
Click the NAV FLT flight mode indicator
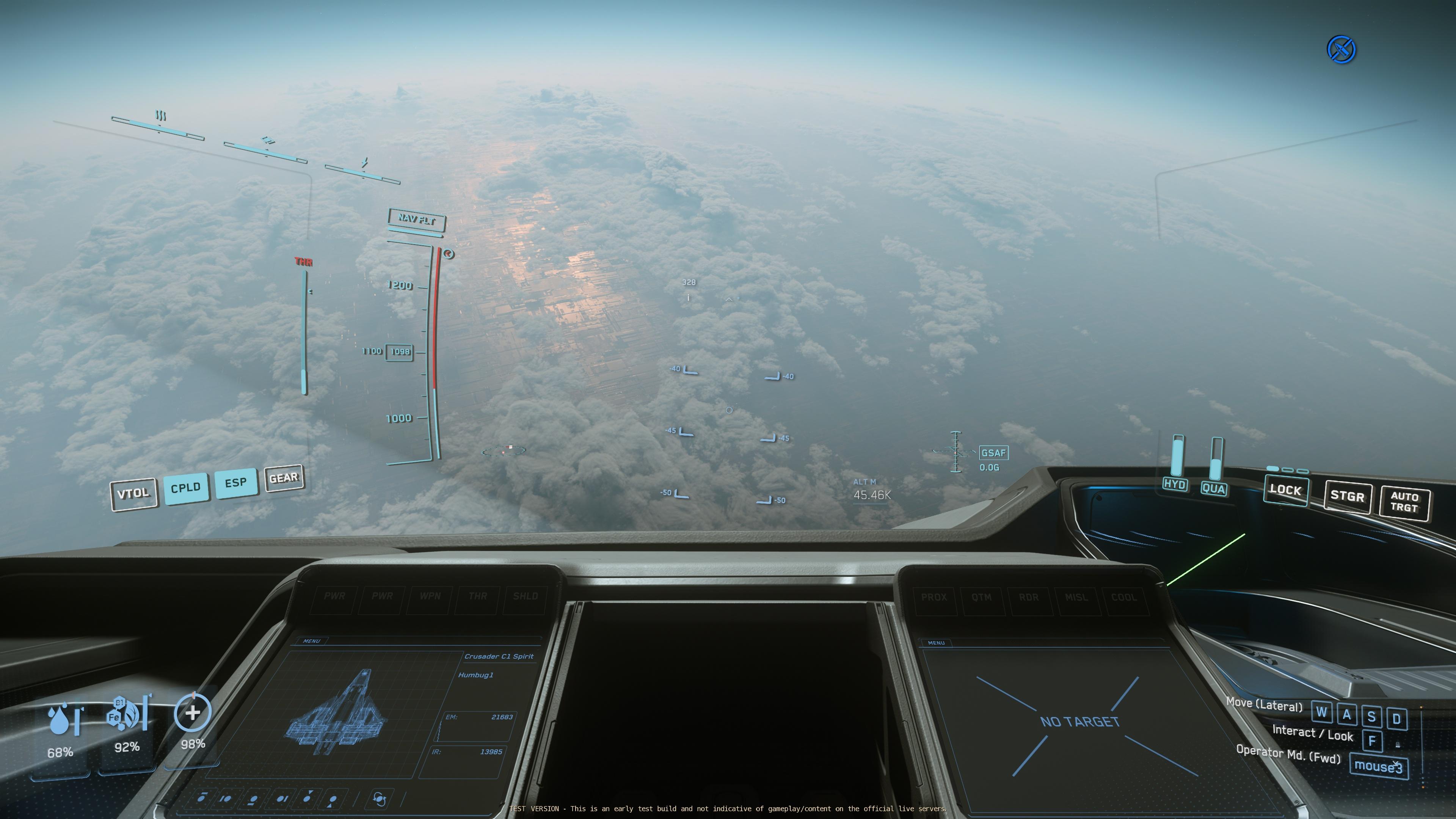pos(417,219)
